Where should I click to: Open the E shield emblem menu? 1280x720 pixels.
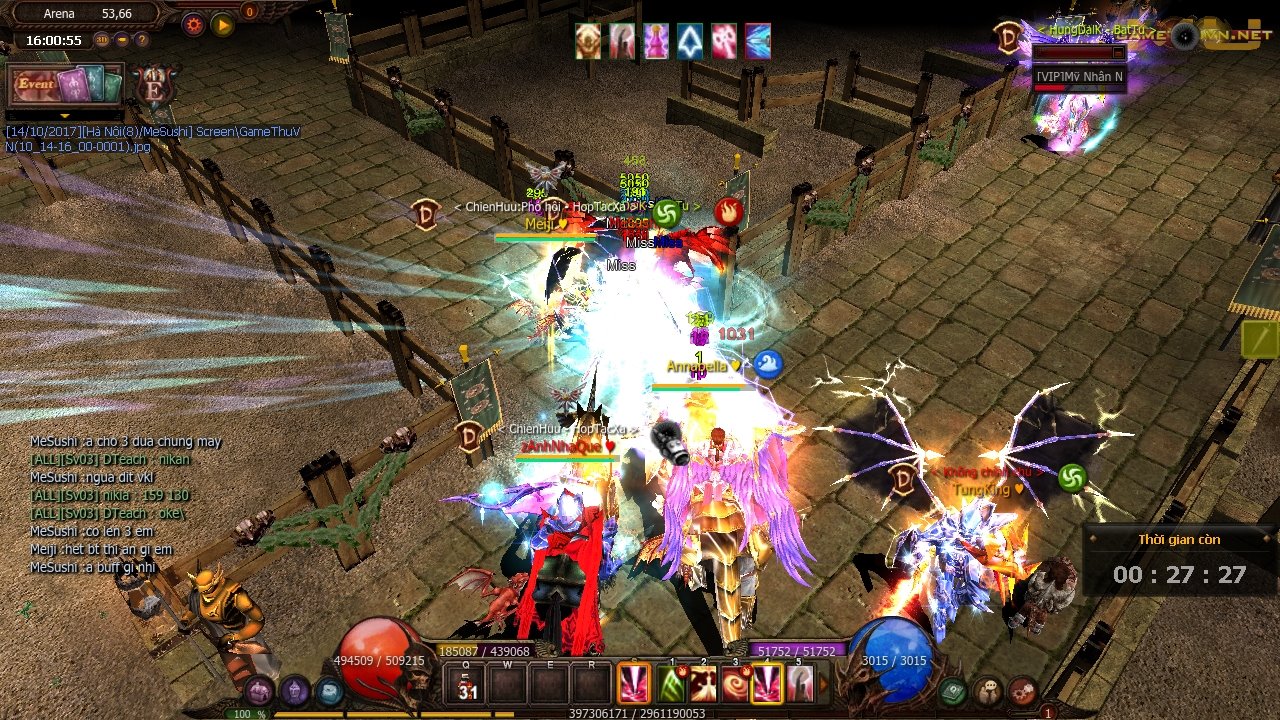(x=155, y=86)
